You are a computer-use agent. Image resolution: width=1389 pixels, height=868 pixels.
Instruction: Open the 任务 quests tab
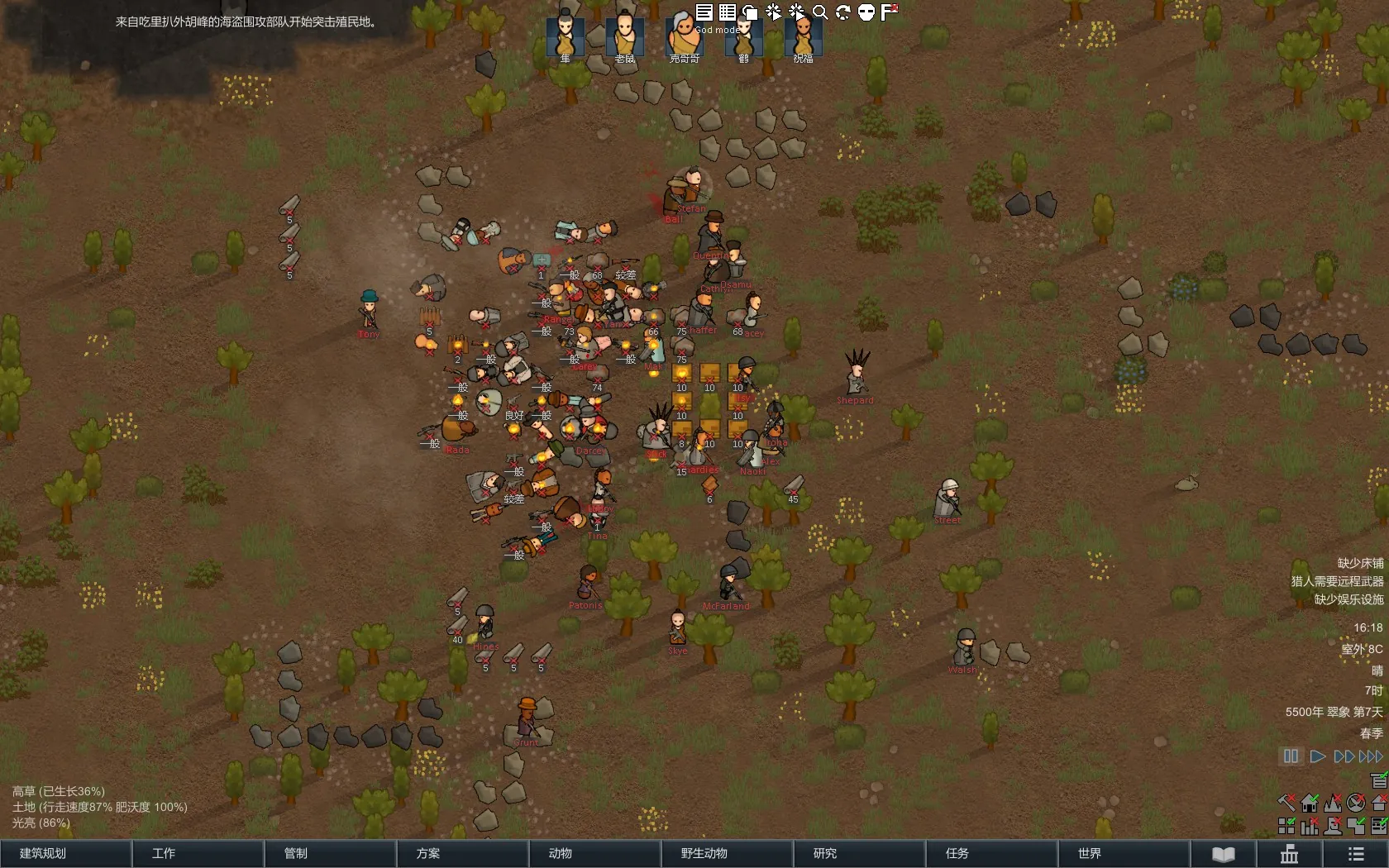click(991, 853)
